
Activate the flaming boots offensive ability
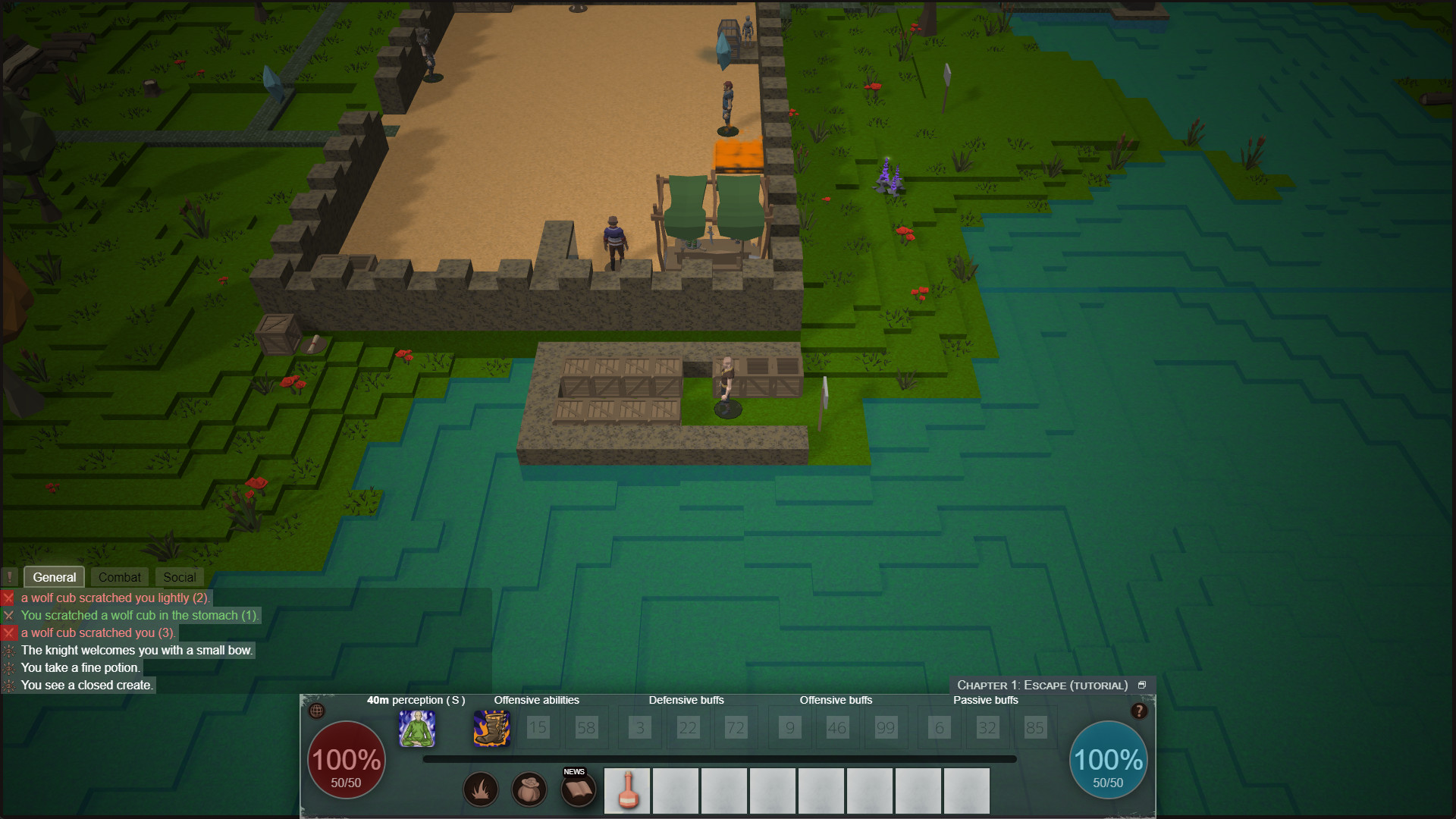tap(491, 730)
